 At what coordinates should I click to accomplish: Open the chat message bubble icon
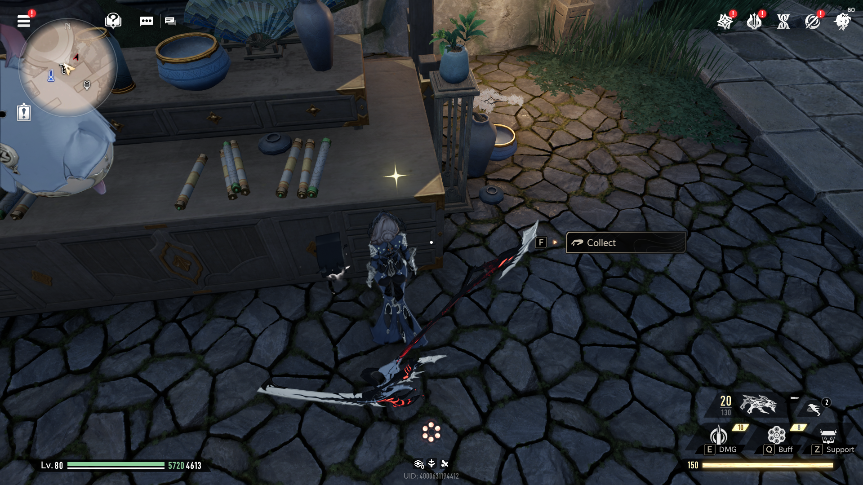pyautogui.click(x=147, y=20)
